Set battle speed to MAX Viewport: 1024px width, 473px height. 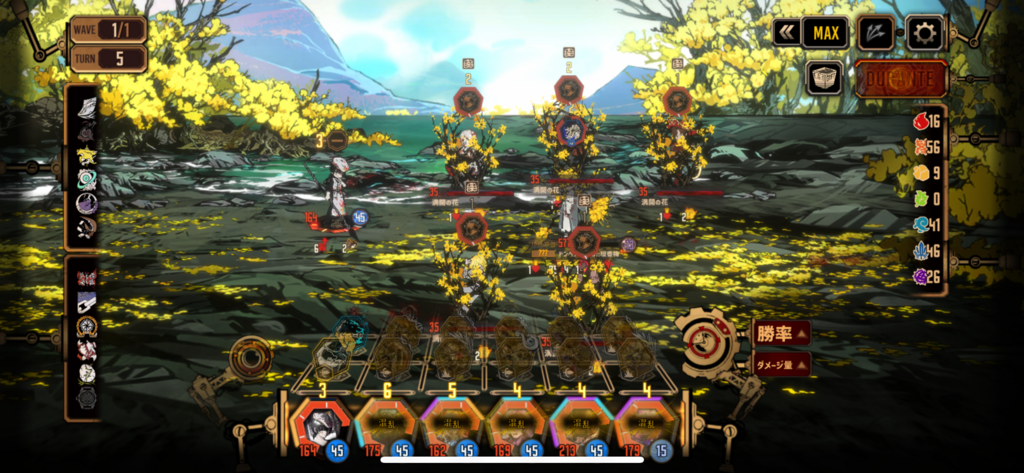825,33
